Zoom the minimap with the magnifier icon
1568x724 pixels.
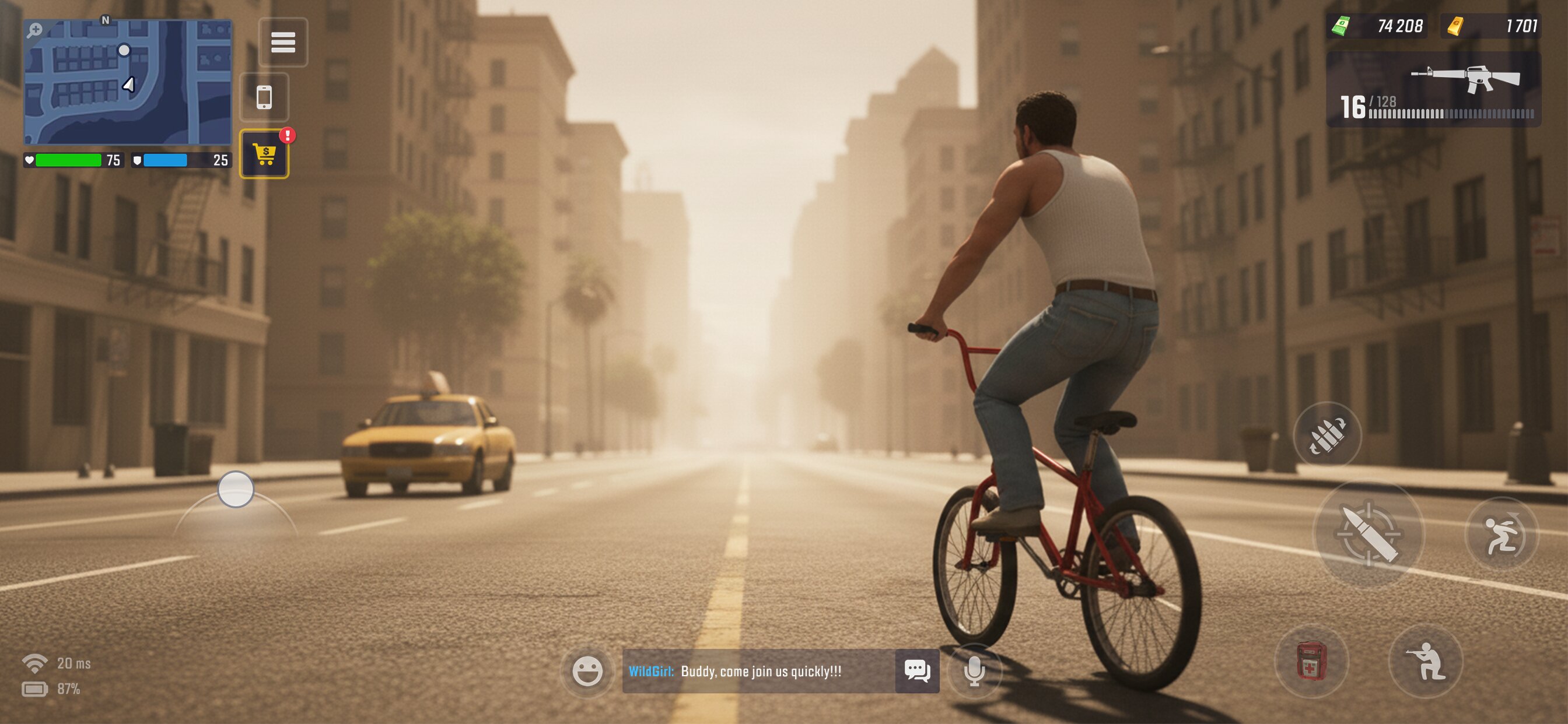[36, 30]
